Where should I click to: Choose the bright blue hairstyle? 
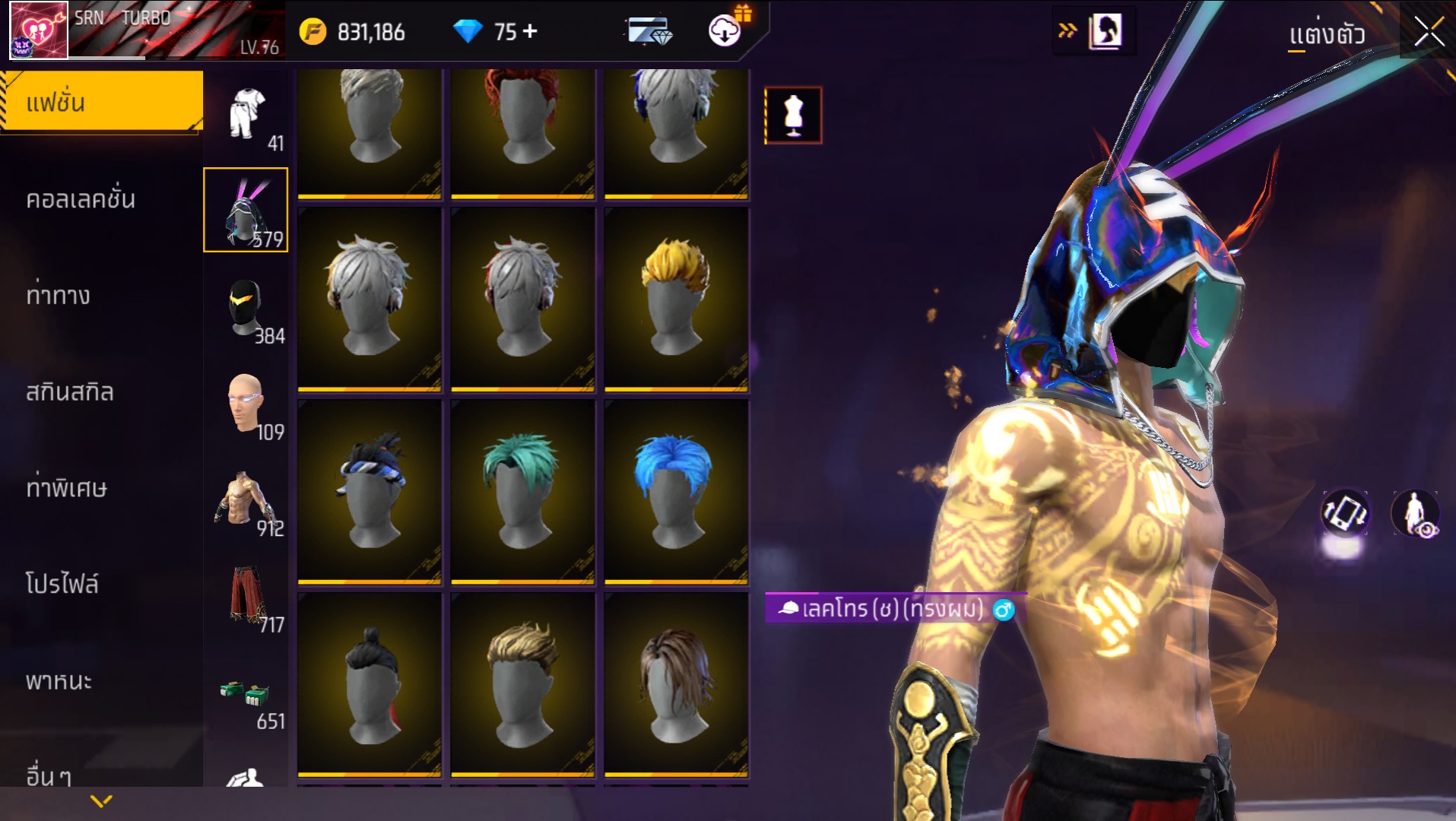pyautogui.click(x=676, y=492)
